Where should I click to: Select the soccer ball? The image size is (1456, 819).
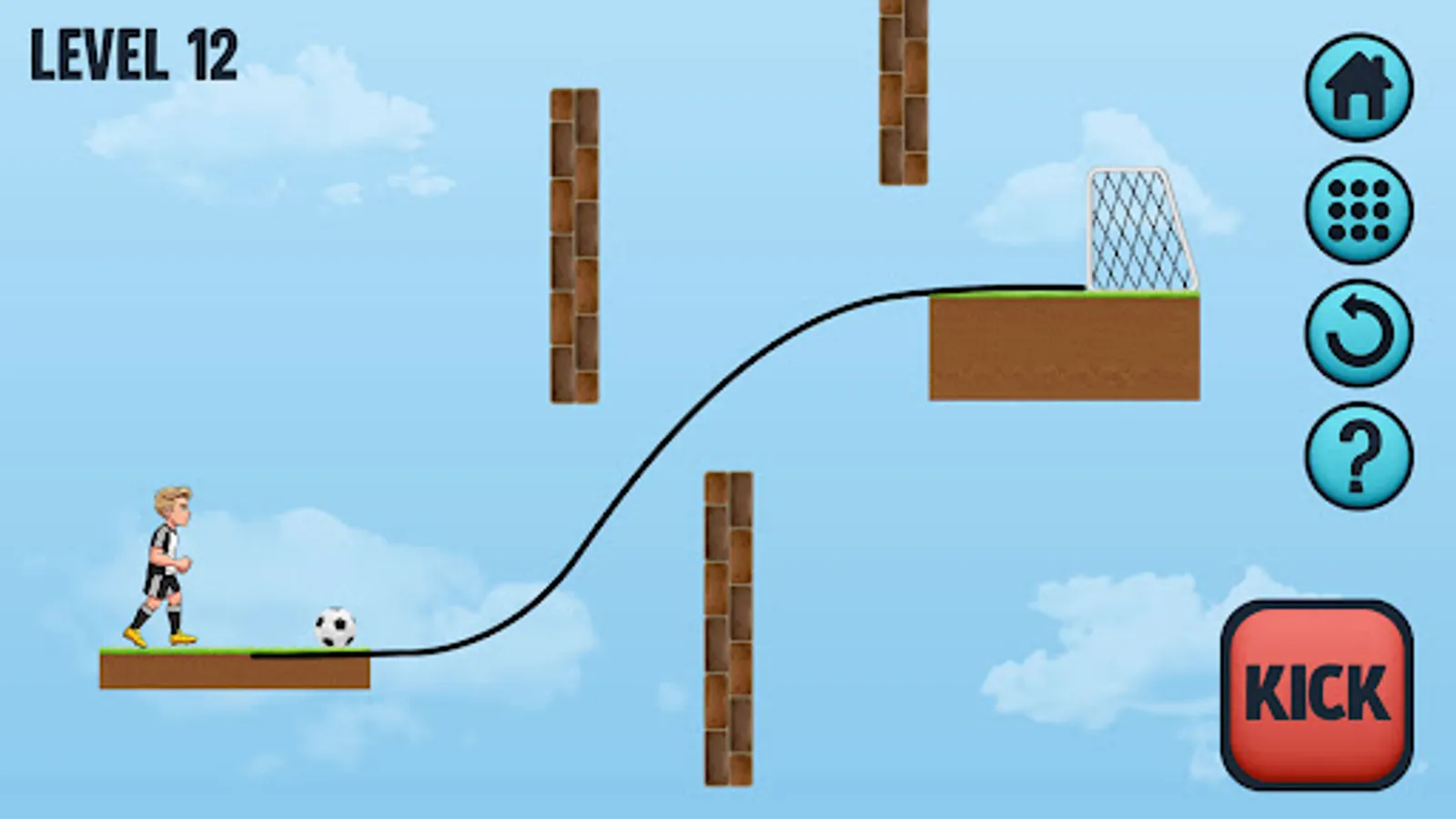pos(334,626)
